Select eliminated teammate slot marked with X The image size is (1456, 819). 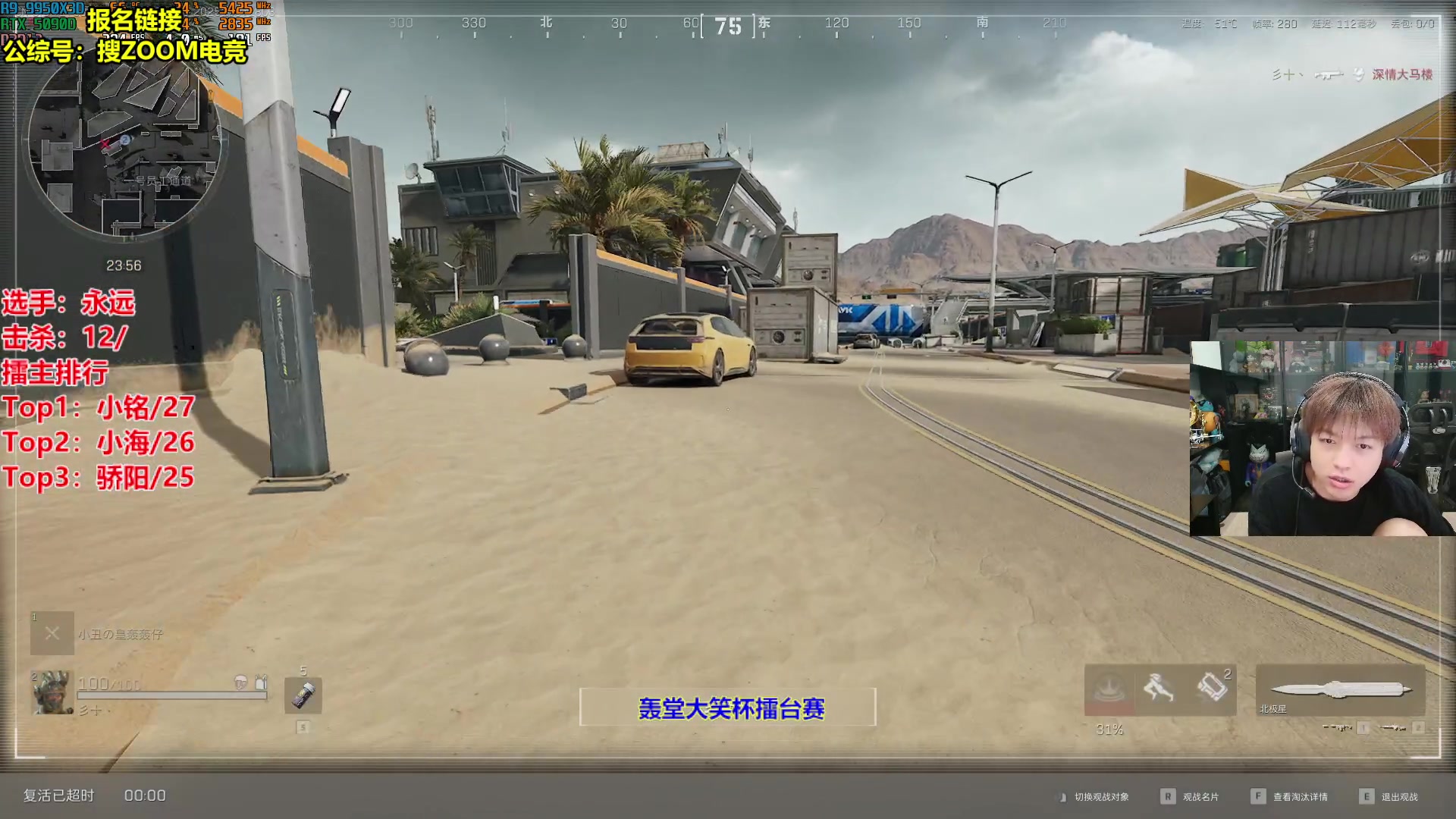point(52,633)
